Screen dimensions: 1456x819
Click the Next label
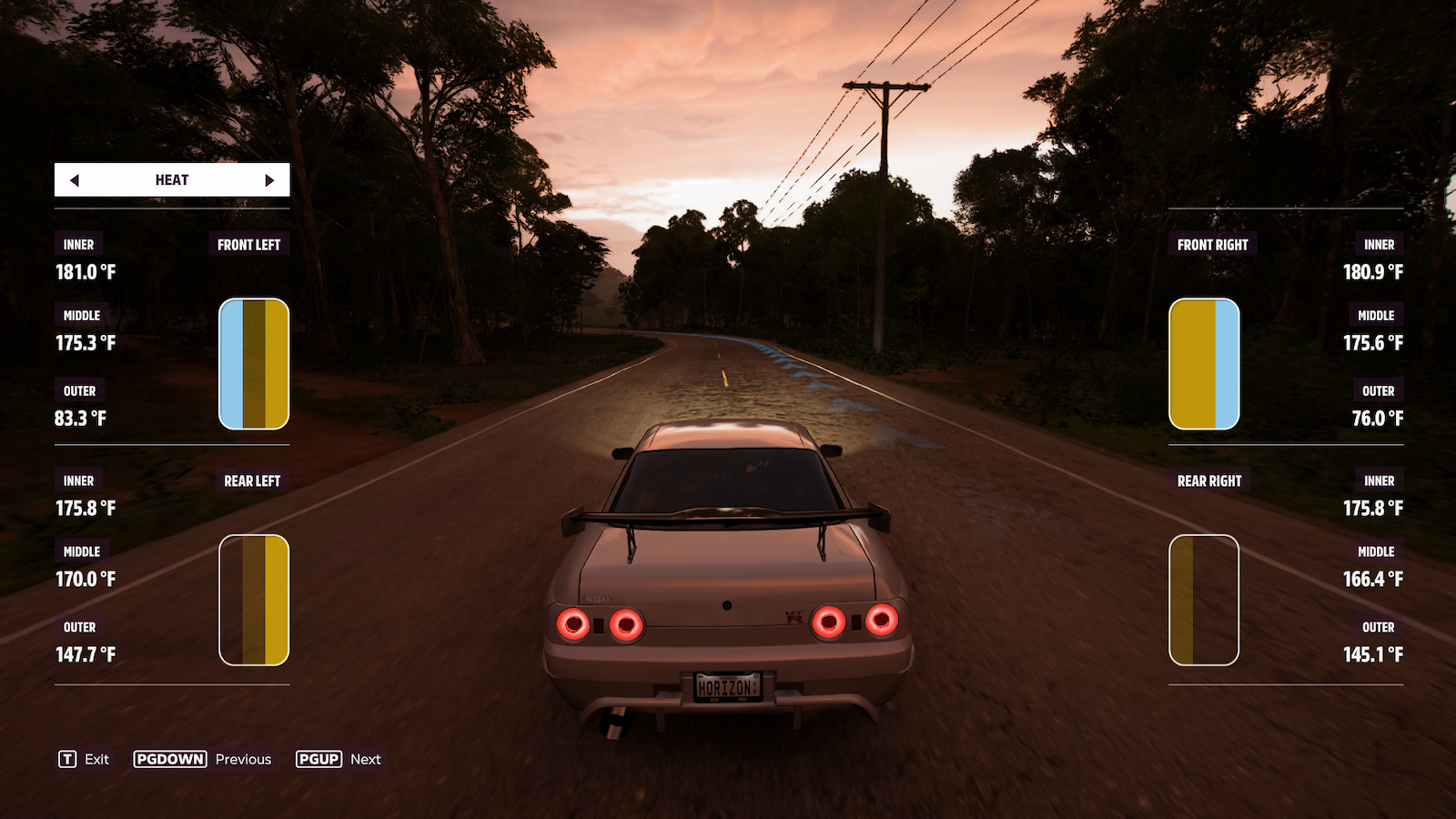365,758
